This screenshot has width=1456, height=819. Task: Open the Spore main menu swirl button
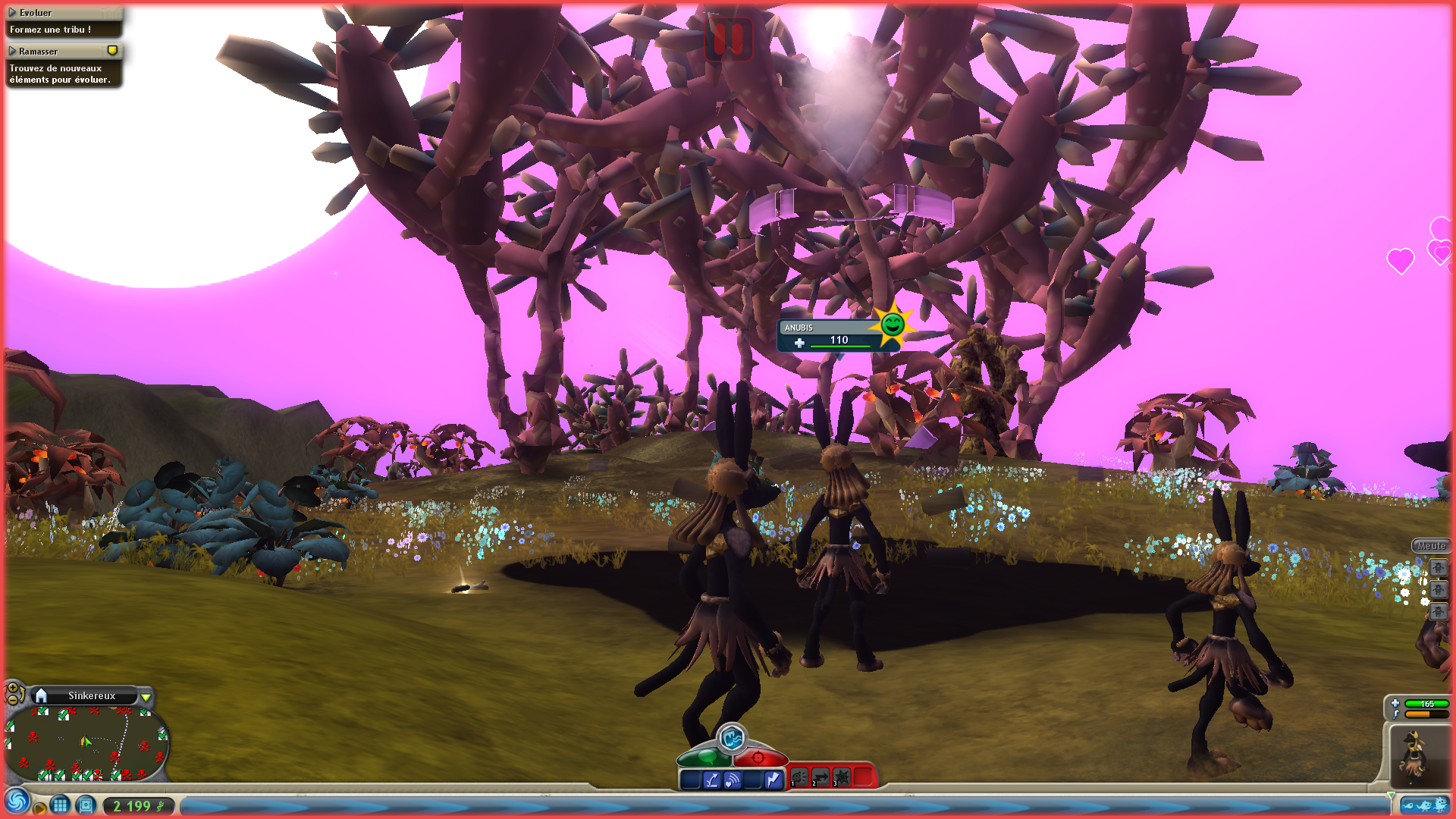(x=17, y=802)
